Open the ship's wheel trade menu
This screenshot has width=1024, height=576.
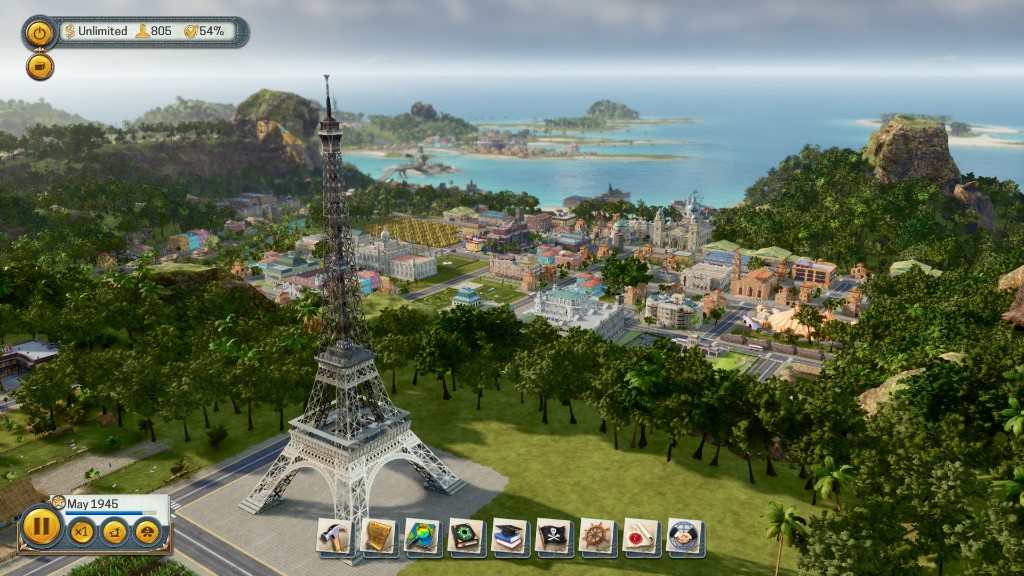[598, 537]
